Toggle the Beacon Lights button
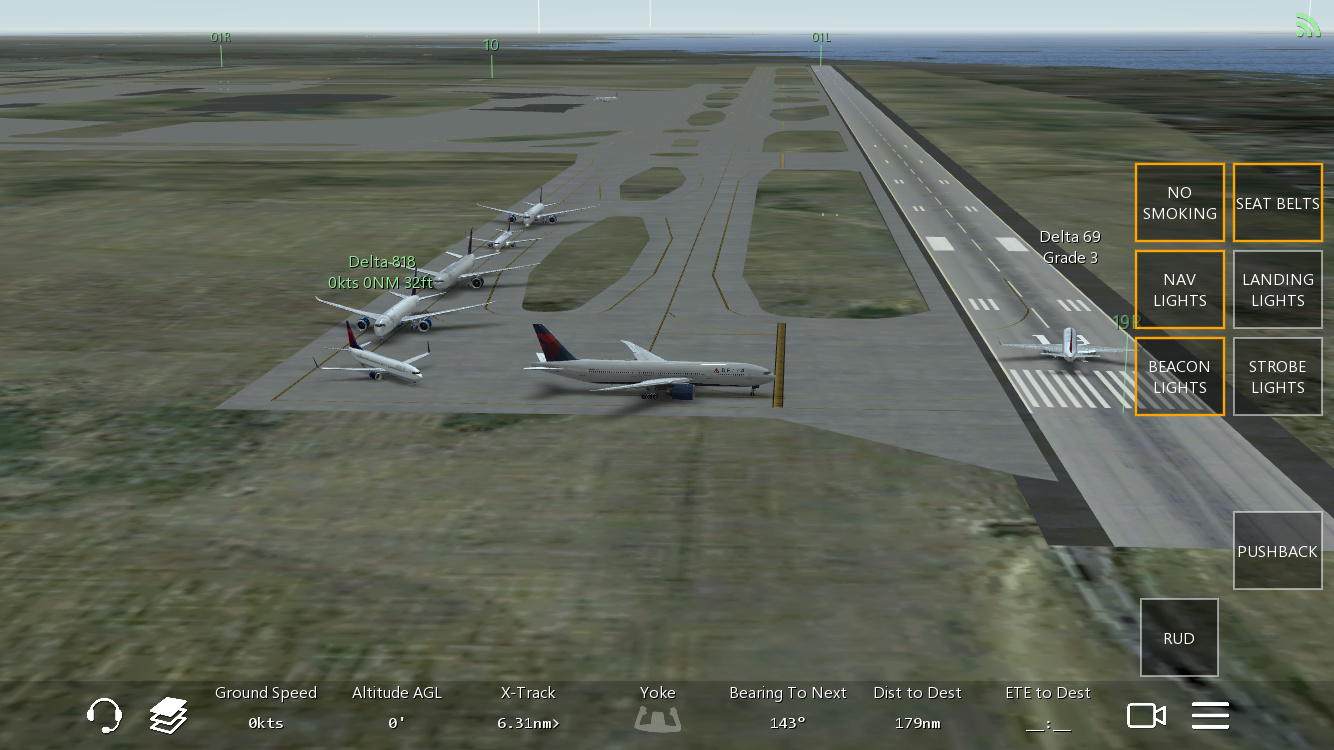This screenshot has height=750, width=1334. click(1179, 377)
